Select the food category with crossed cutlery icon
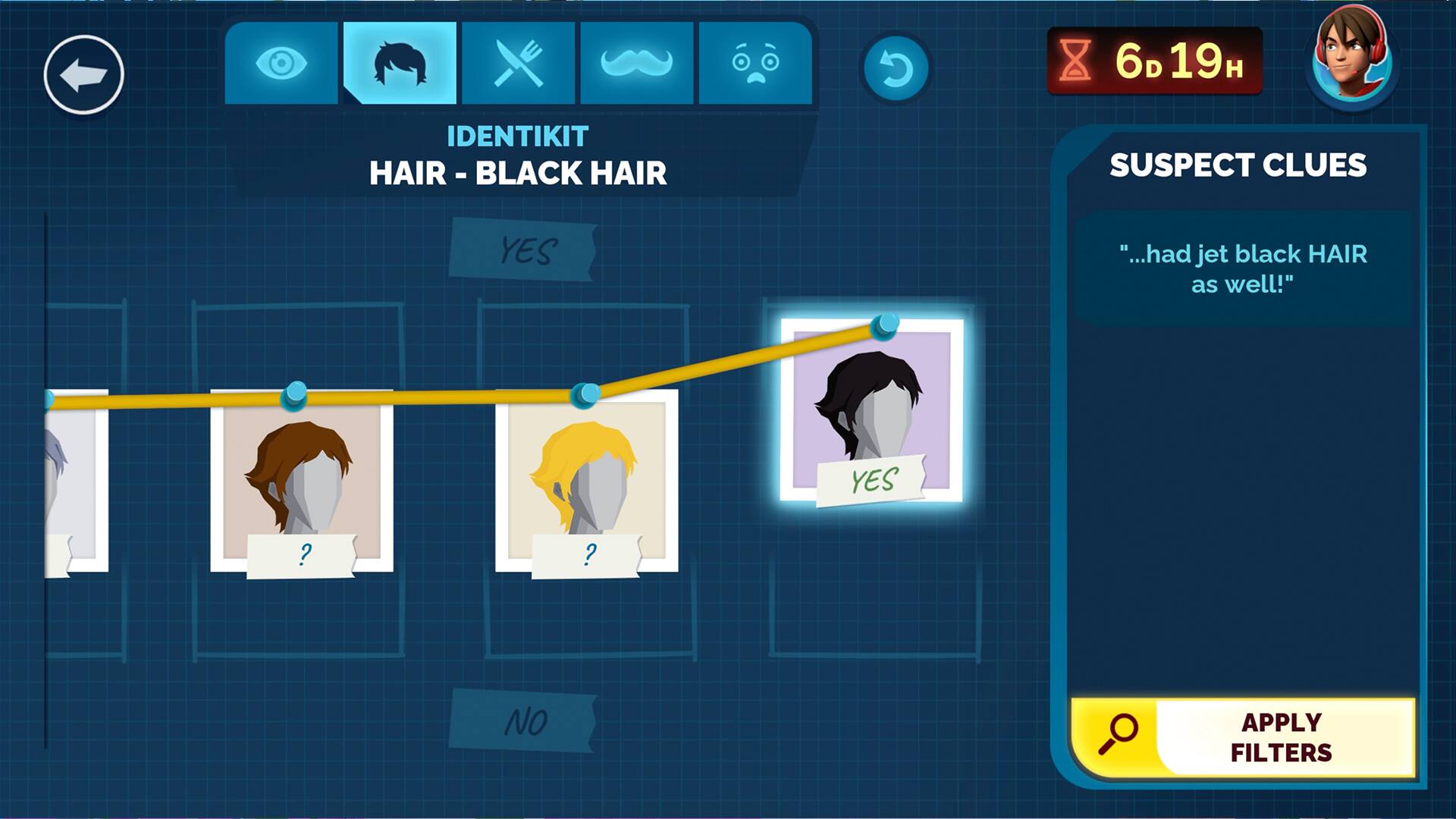Viewport: 1456px width, 819px height. 518,64
